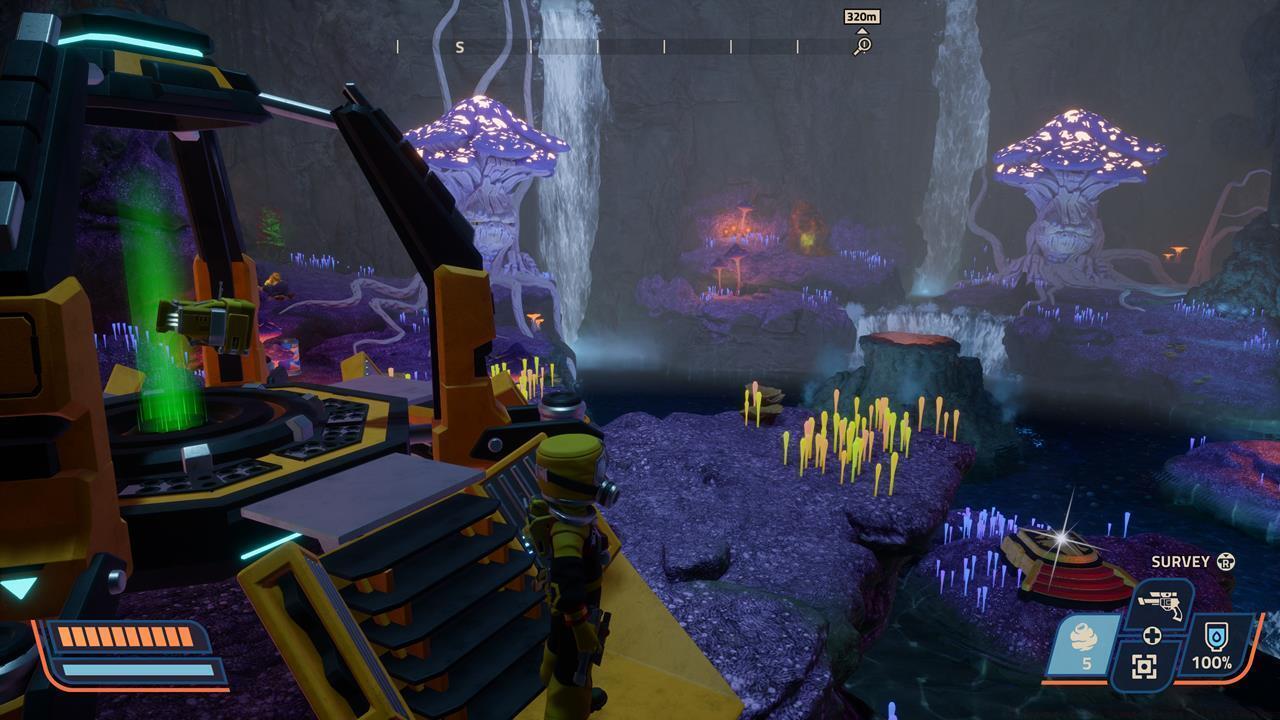The image size is (1280, 720).
Task: Click the rightmost compass tick mark
Action: pos(797,45)
